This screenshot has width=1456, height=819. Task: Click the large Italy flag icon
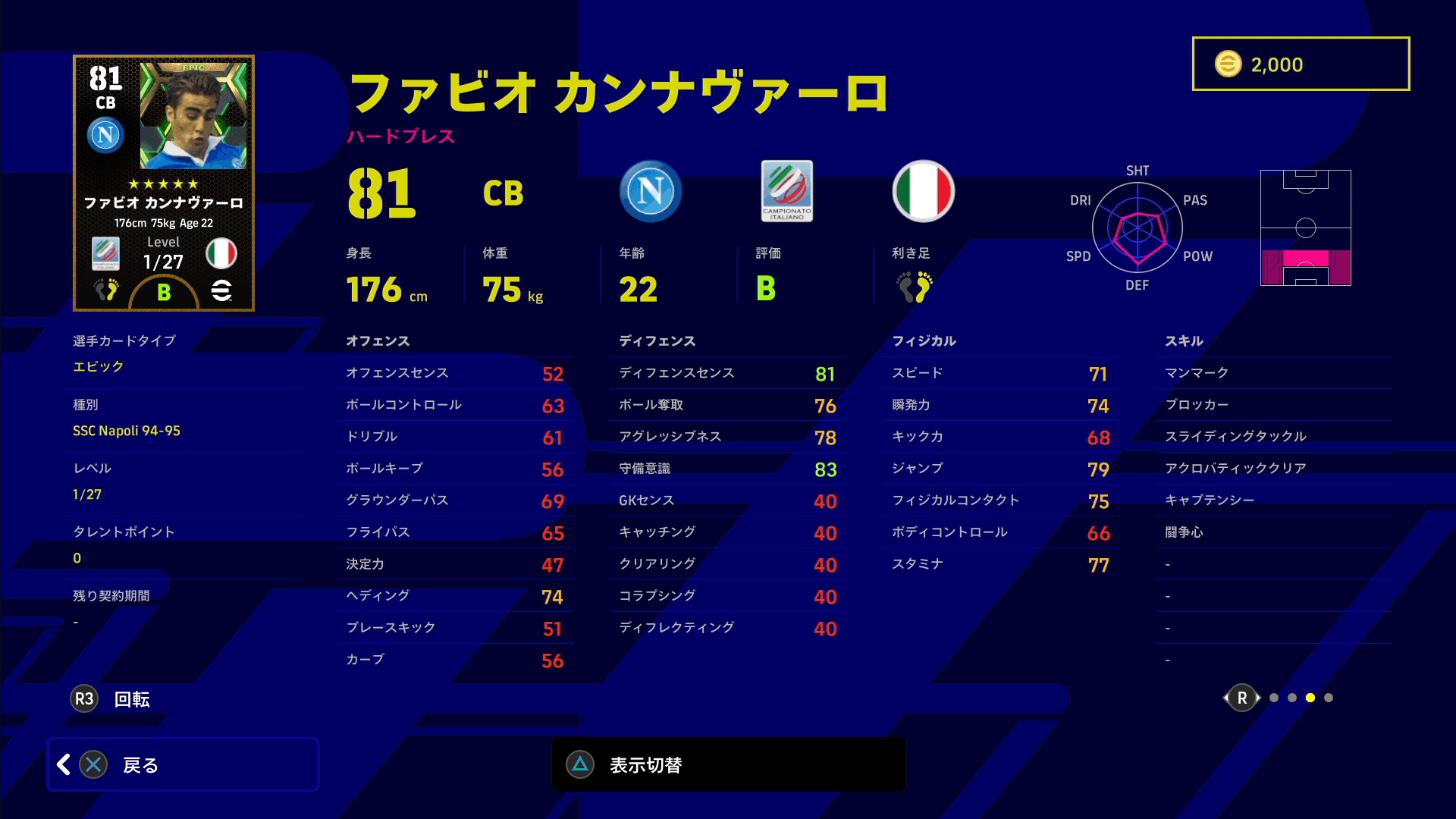click(924, 192)
